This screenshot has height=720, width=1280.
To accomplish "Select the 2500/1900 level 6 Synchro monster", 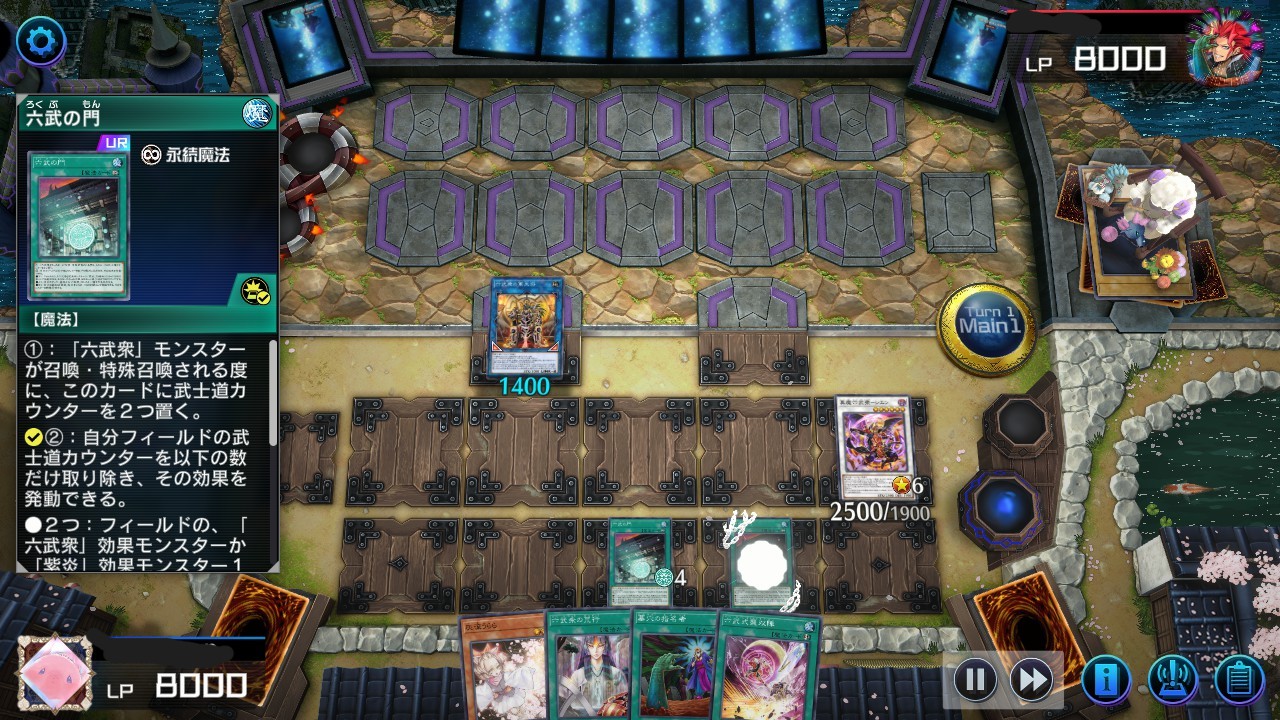I will coord(873,446).
